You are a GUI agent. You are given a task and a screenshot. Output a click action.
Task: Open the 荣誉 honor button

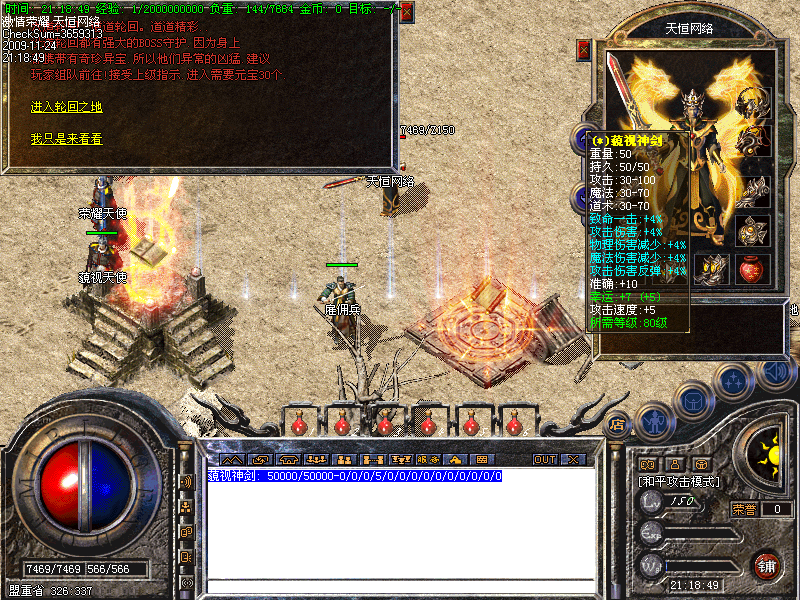pyautogui.click(x=743, y=509)
